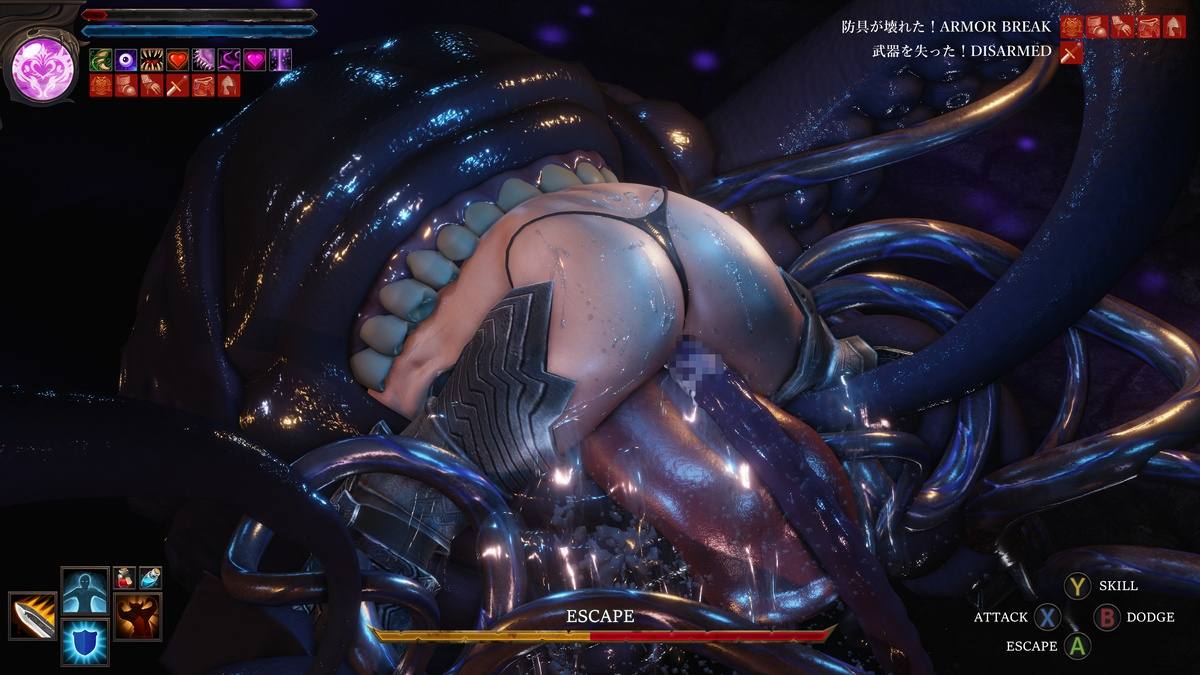Inspect the red heart status effect icon
This screenshot has width=1200, height=675.
[x=178, y=60]
